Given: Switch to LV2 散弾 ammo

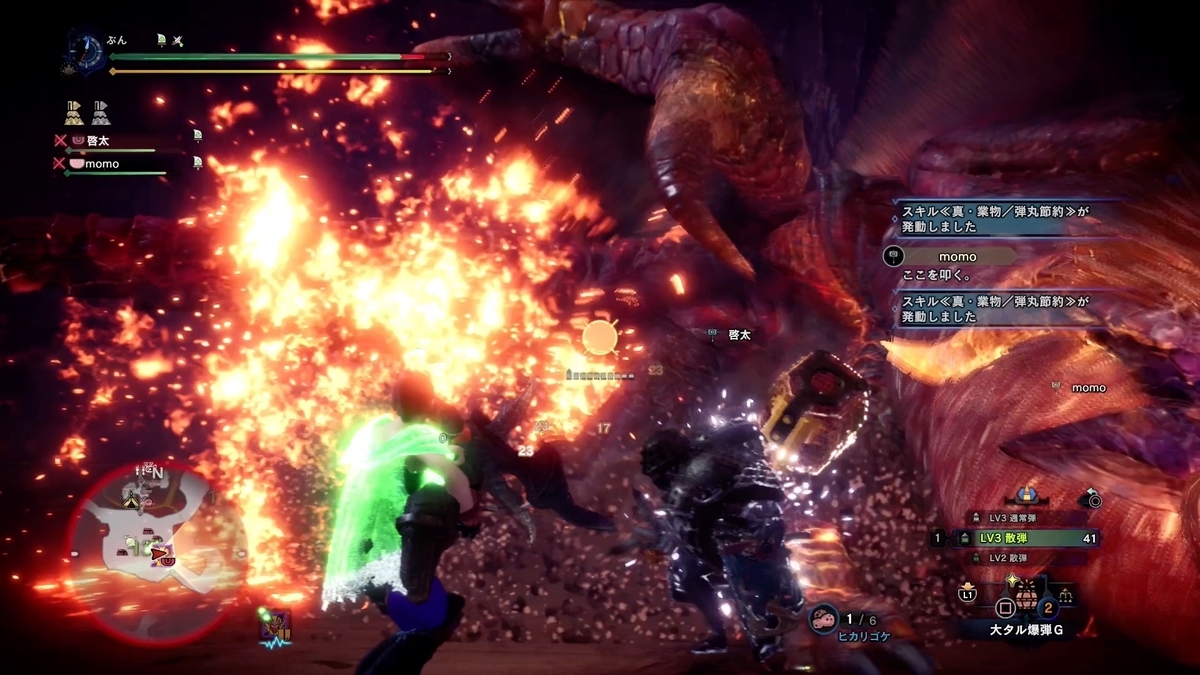Looking at the screenshot, I should point(1015,557).
